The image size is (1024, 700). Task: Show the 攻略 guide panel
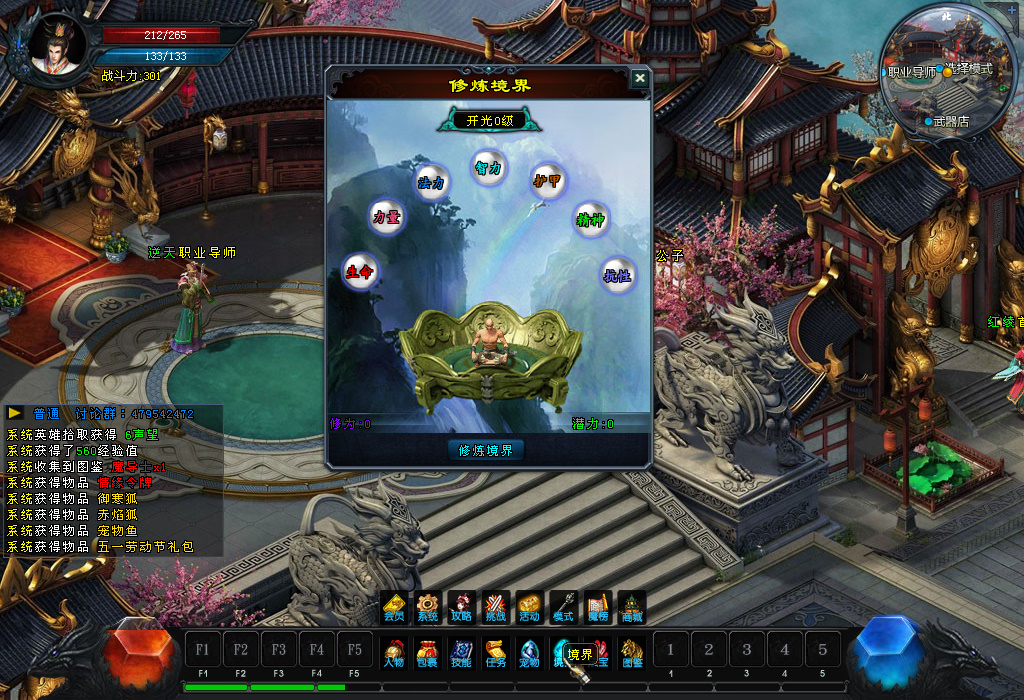tap(461, 608)
